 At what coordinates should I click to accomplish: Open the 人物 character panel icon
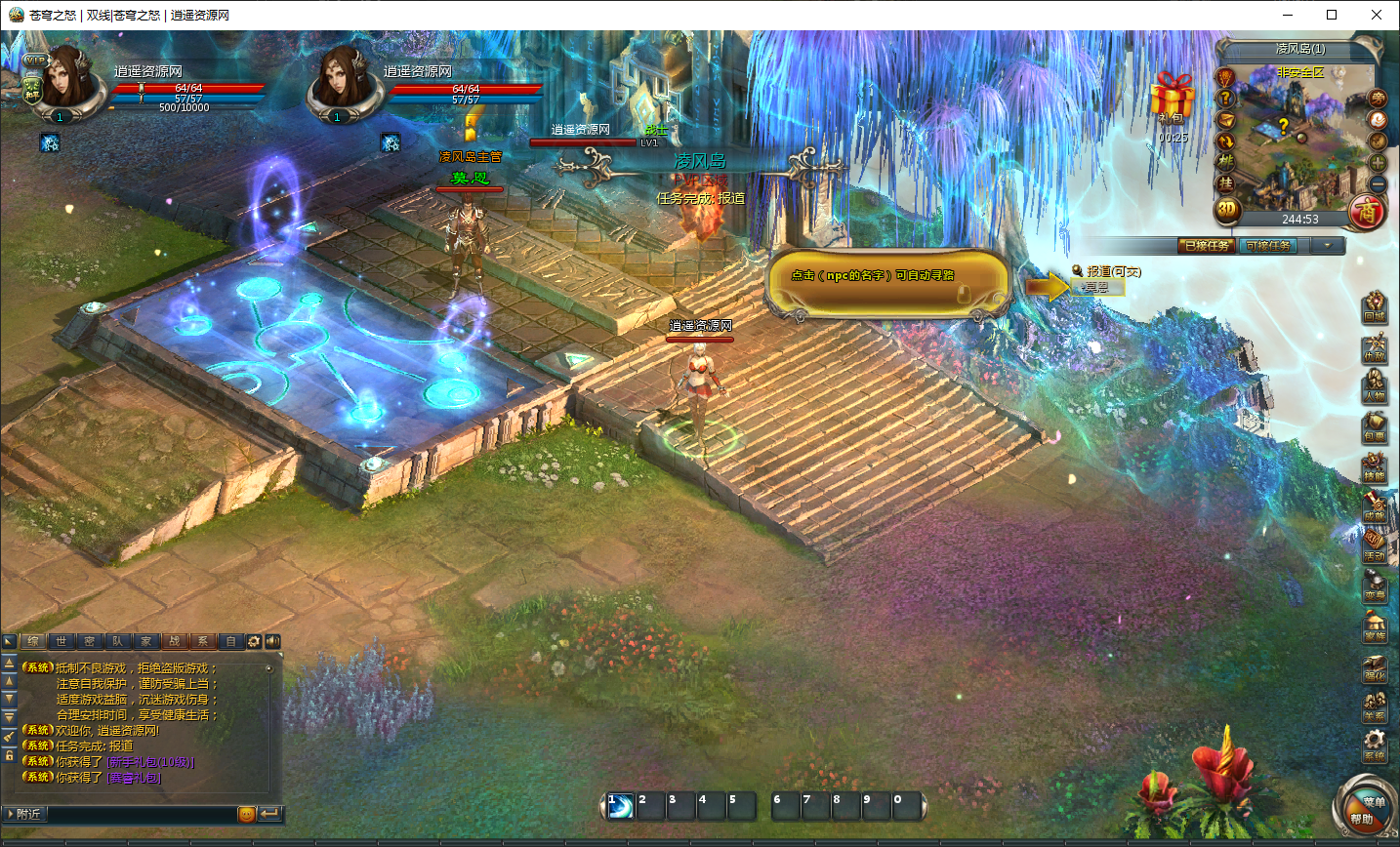click(1375, 385)
